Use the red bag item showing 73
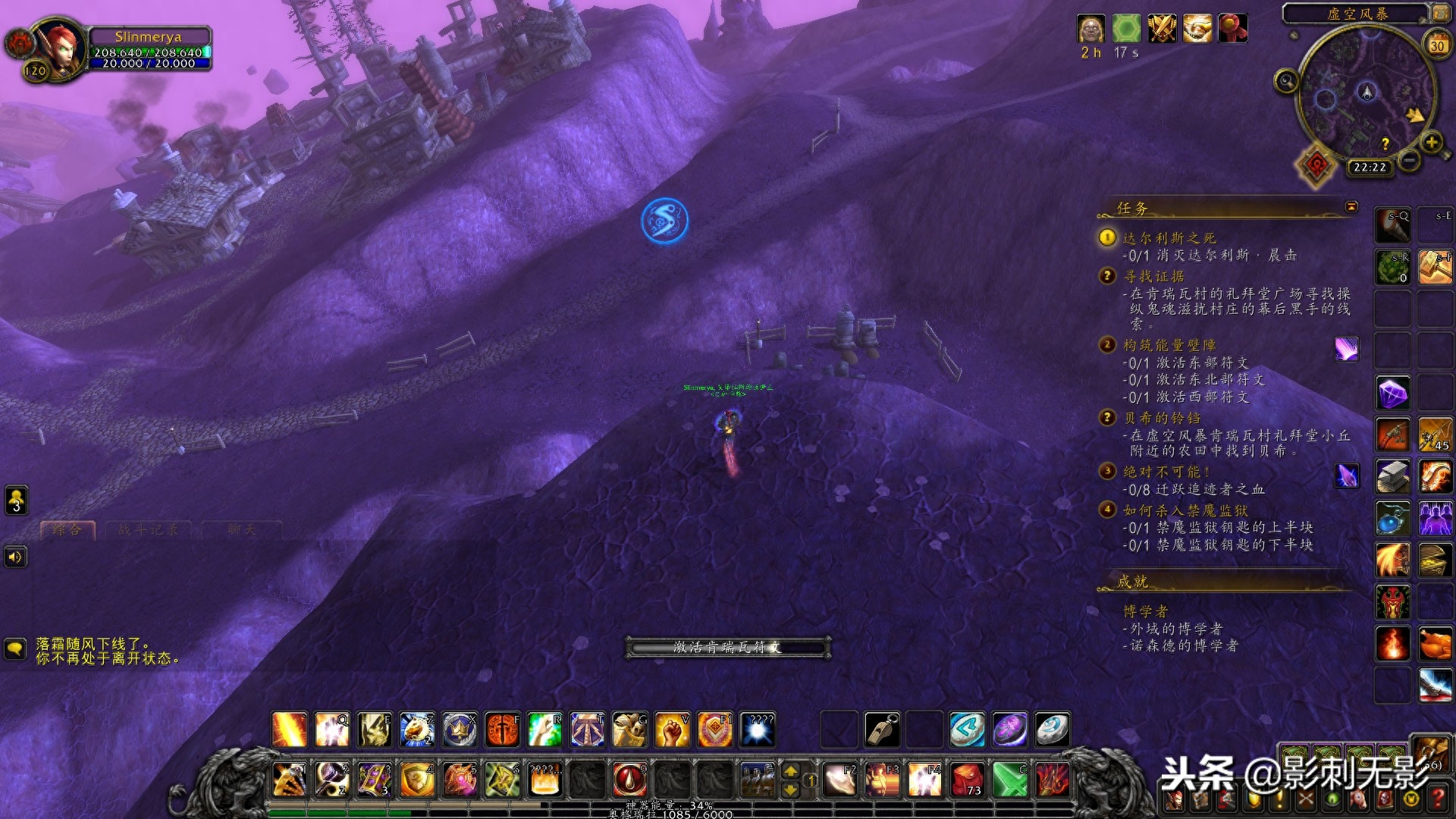The width and height of the screenshot is (1456, 819). [x=967, y=780]
